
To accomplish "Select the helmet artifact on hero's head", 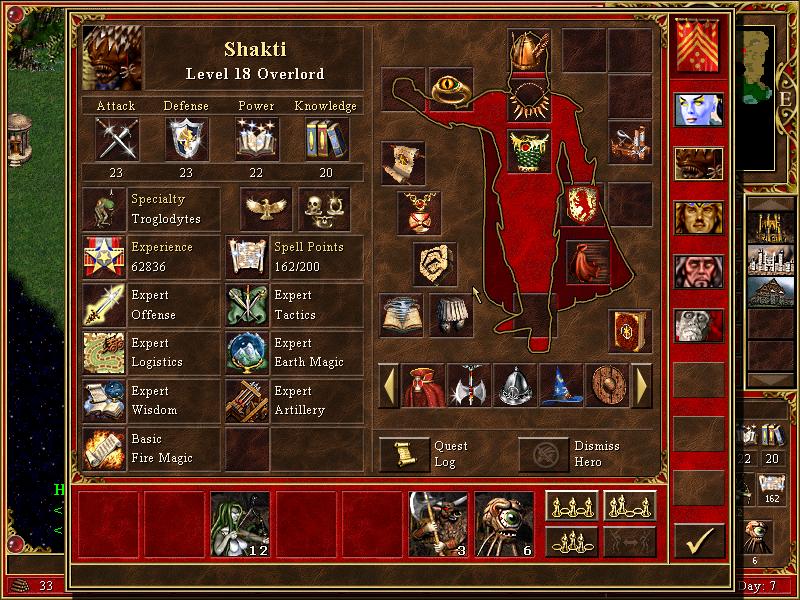I will (x=529, y=48).
